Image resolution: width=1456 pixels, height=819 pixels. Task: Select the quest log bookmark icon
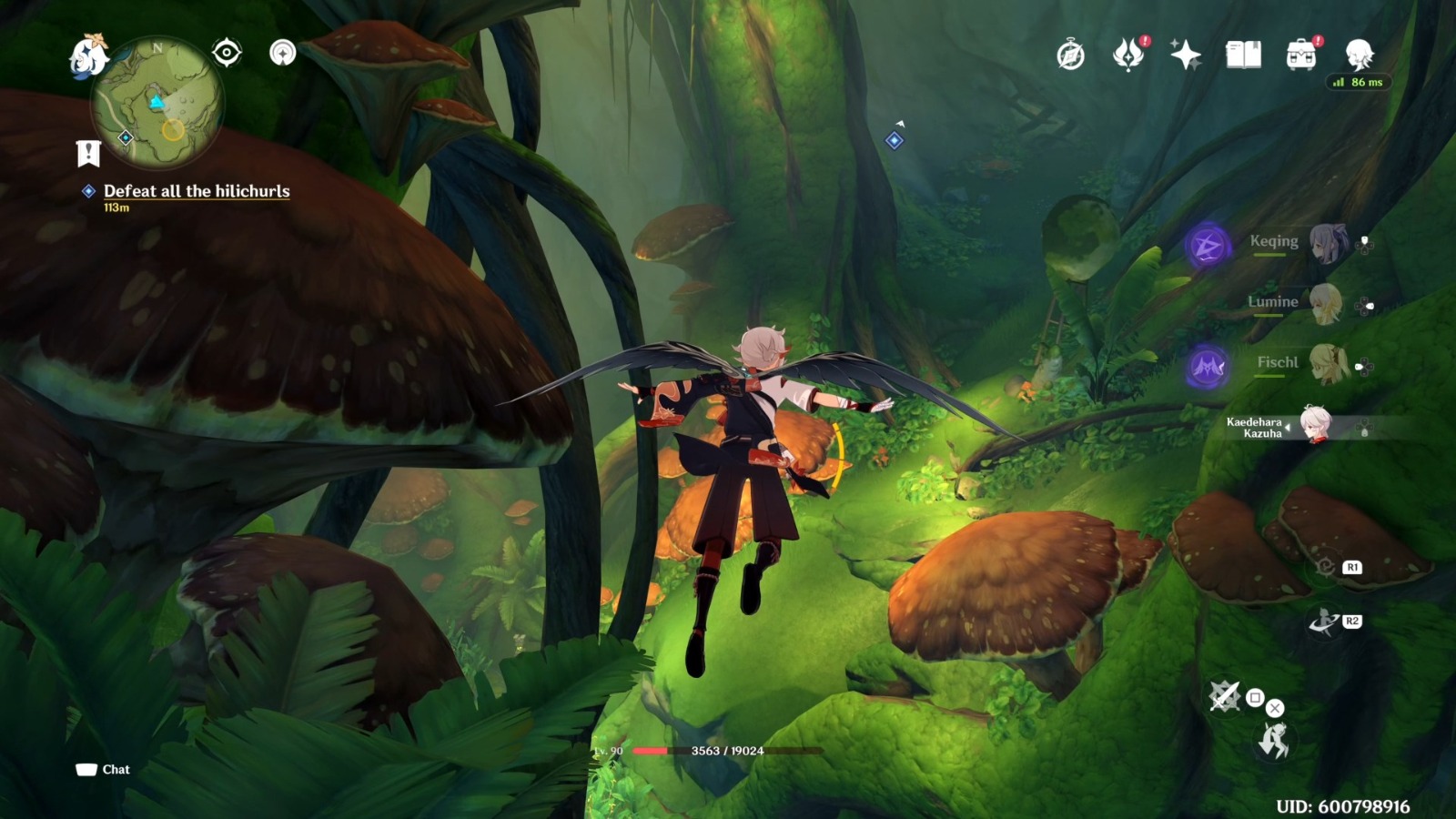click(x=88, y=154)
